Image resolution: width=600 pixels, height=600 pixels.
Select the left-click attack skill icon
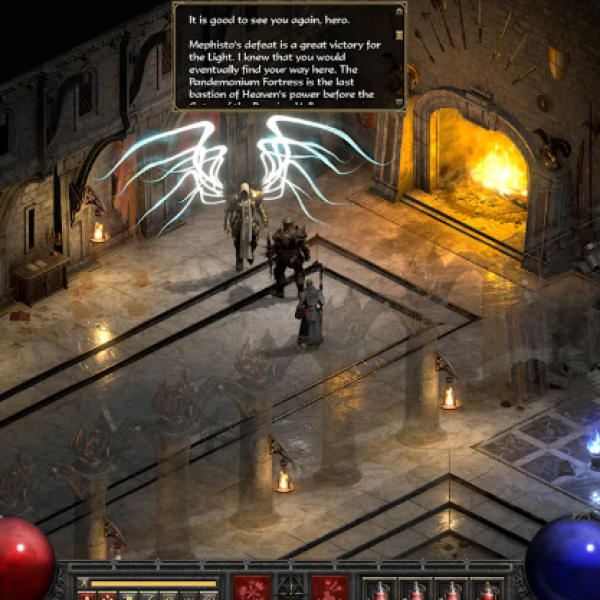[252, 587]
